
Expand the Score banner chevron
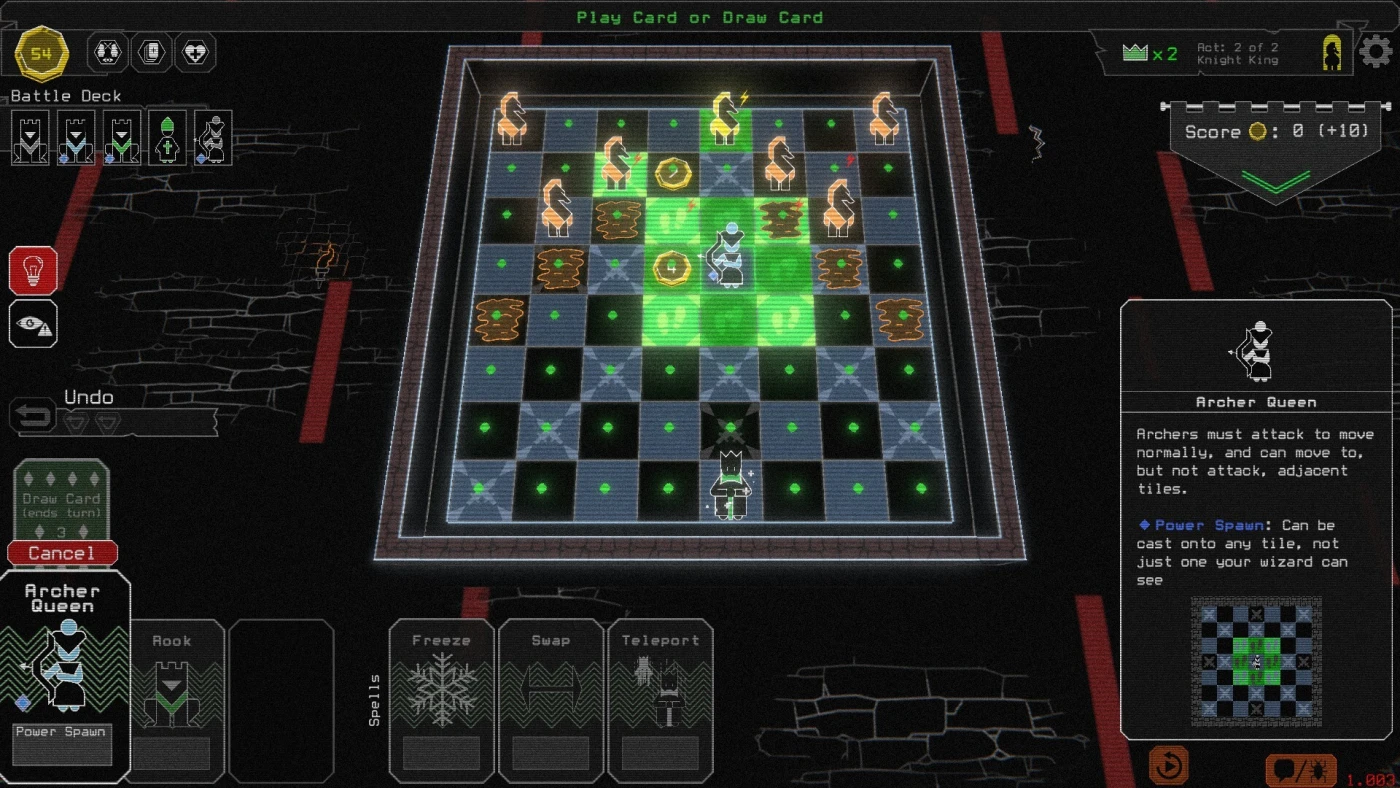click(1275, 180)
